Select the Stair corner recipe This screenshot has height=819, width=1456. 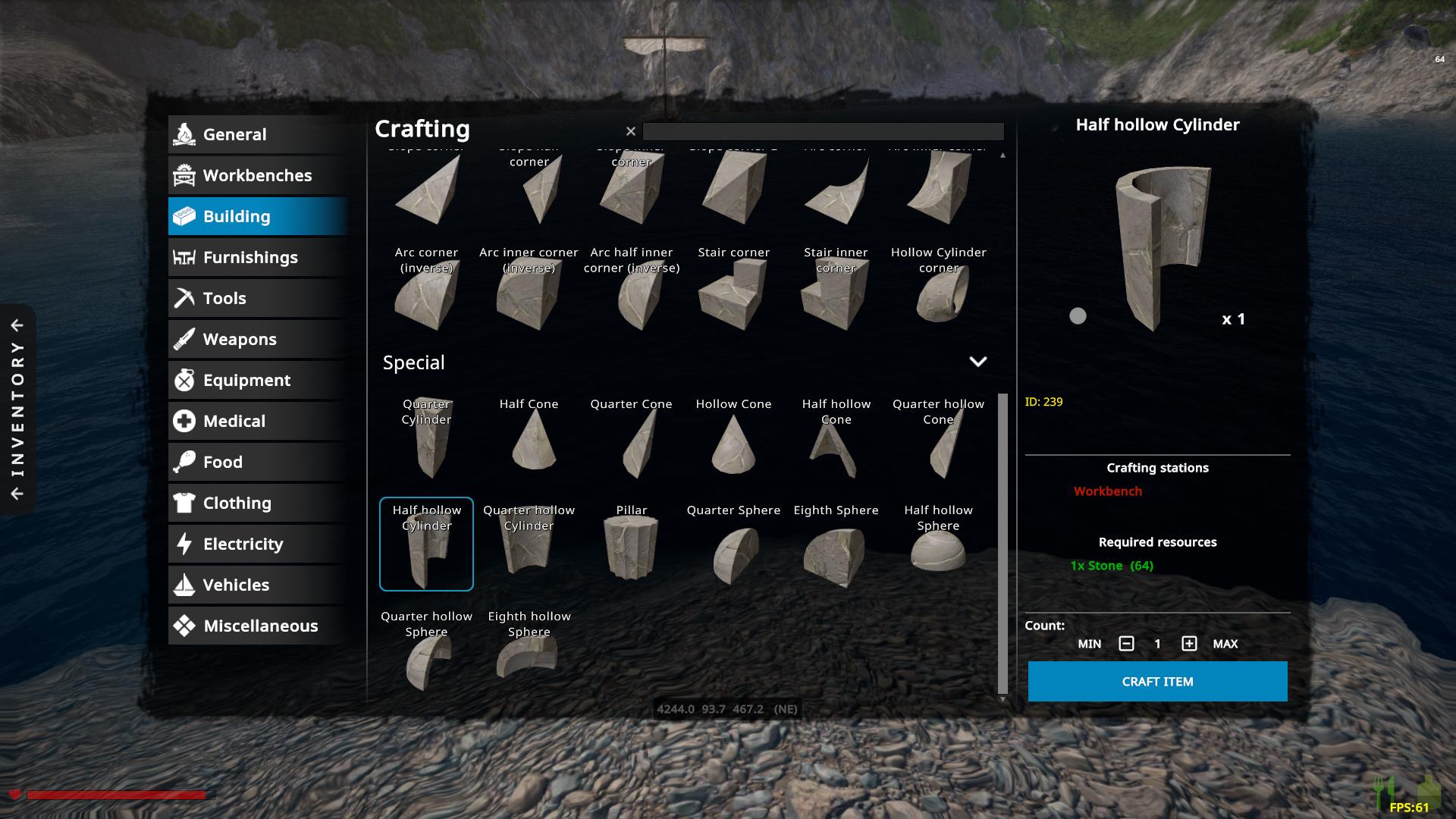click(x=733, y=287)
